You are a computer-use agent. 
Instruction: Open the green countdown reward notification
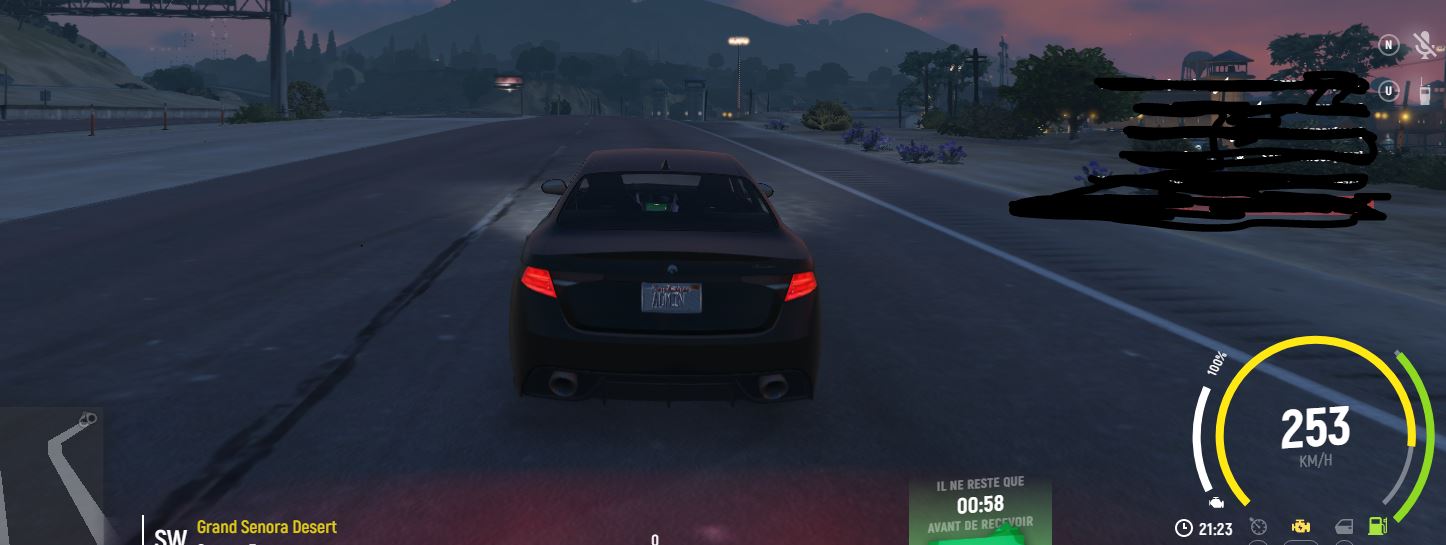[980, 510]
